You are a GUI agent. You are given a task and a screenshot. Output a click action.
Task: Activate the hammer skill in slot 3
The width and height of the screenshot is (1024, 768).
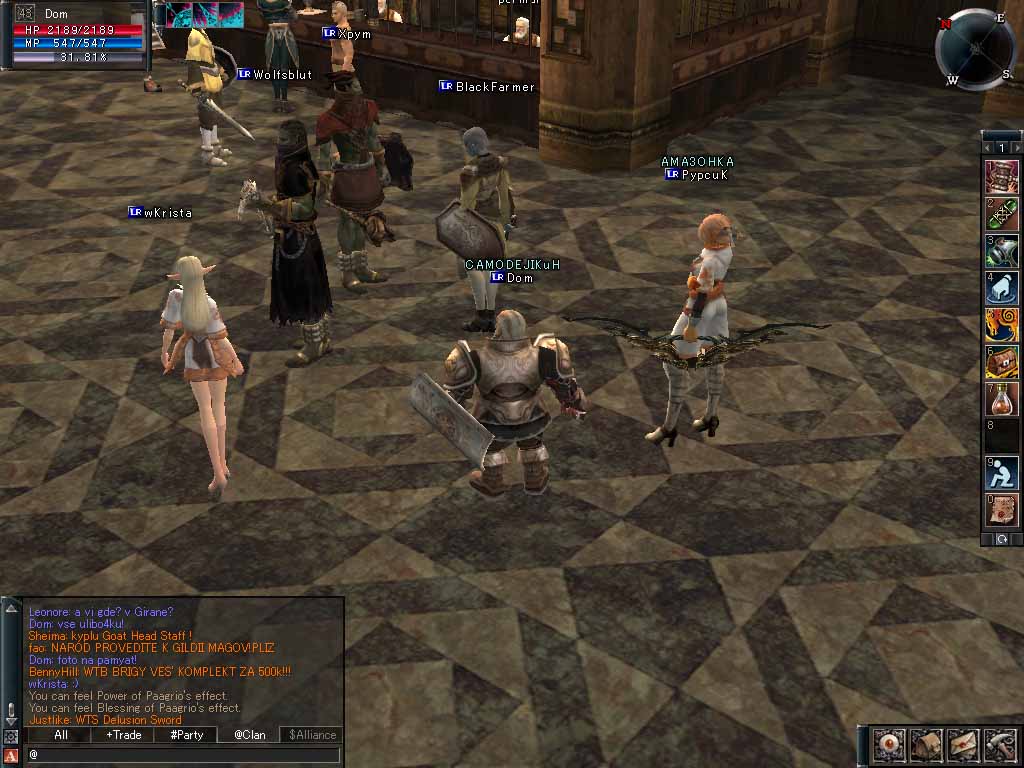pos(1002,251)
